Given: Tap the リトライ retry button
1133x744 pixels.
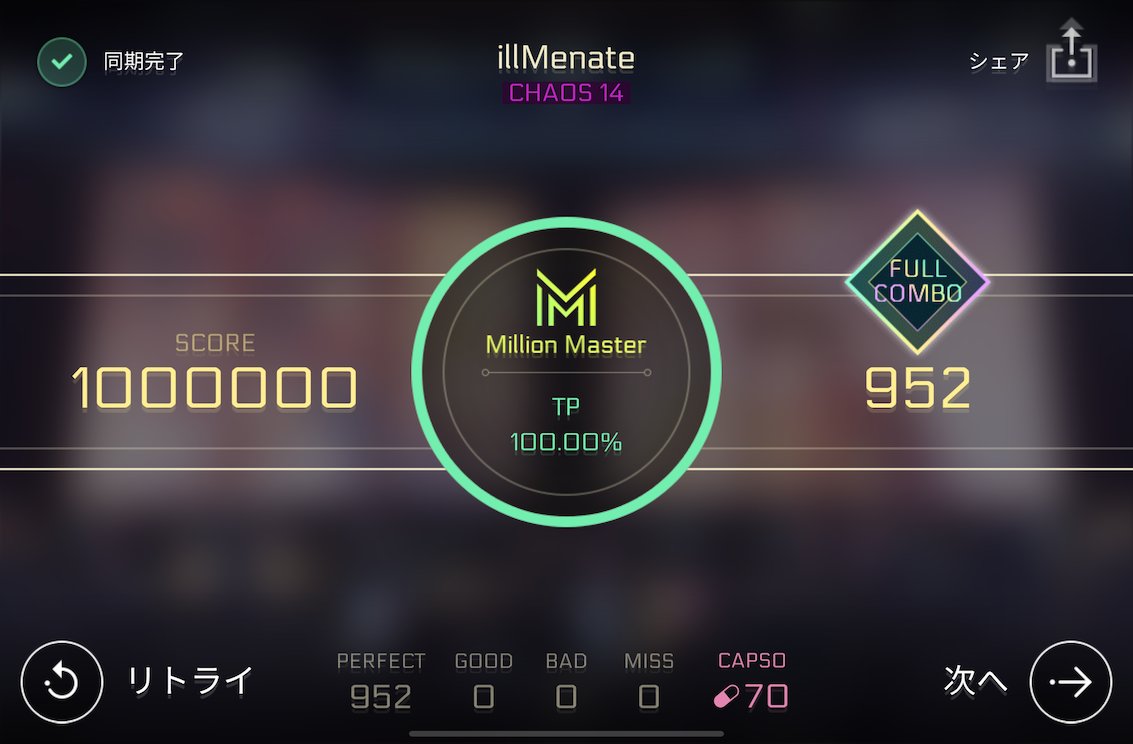Looking at the screenshot, I should click(62, 682).
